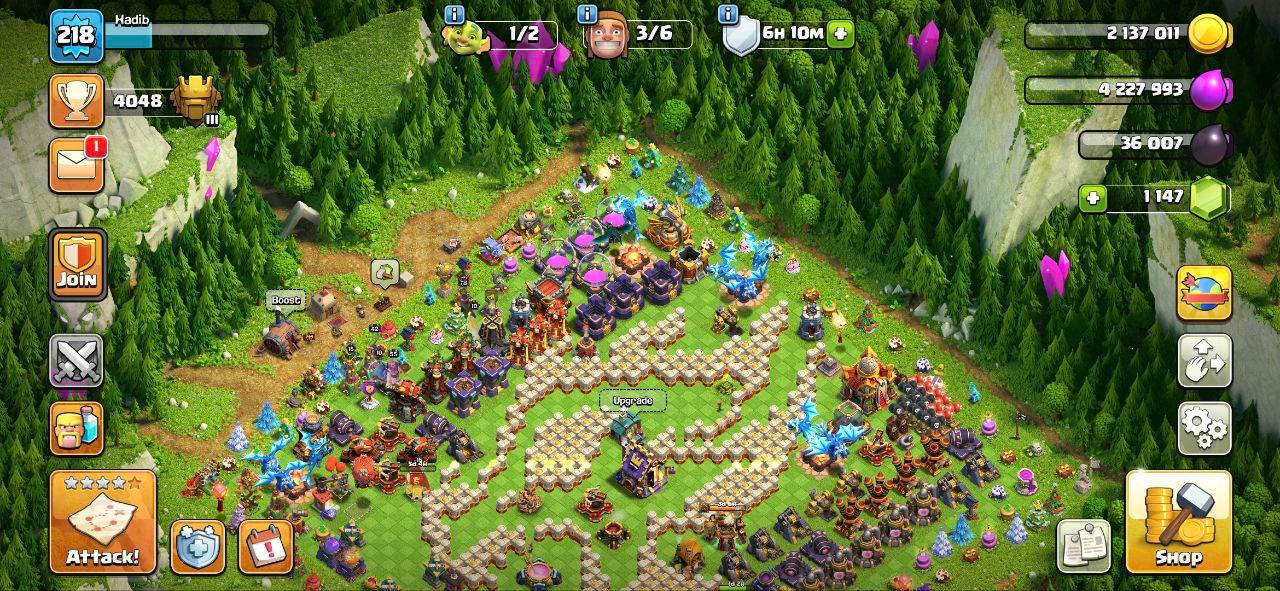Viewport: 1280px width, 591px height.
Task: Open the checklist notes button
Action: tap(1083, 546)
